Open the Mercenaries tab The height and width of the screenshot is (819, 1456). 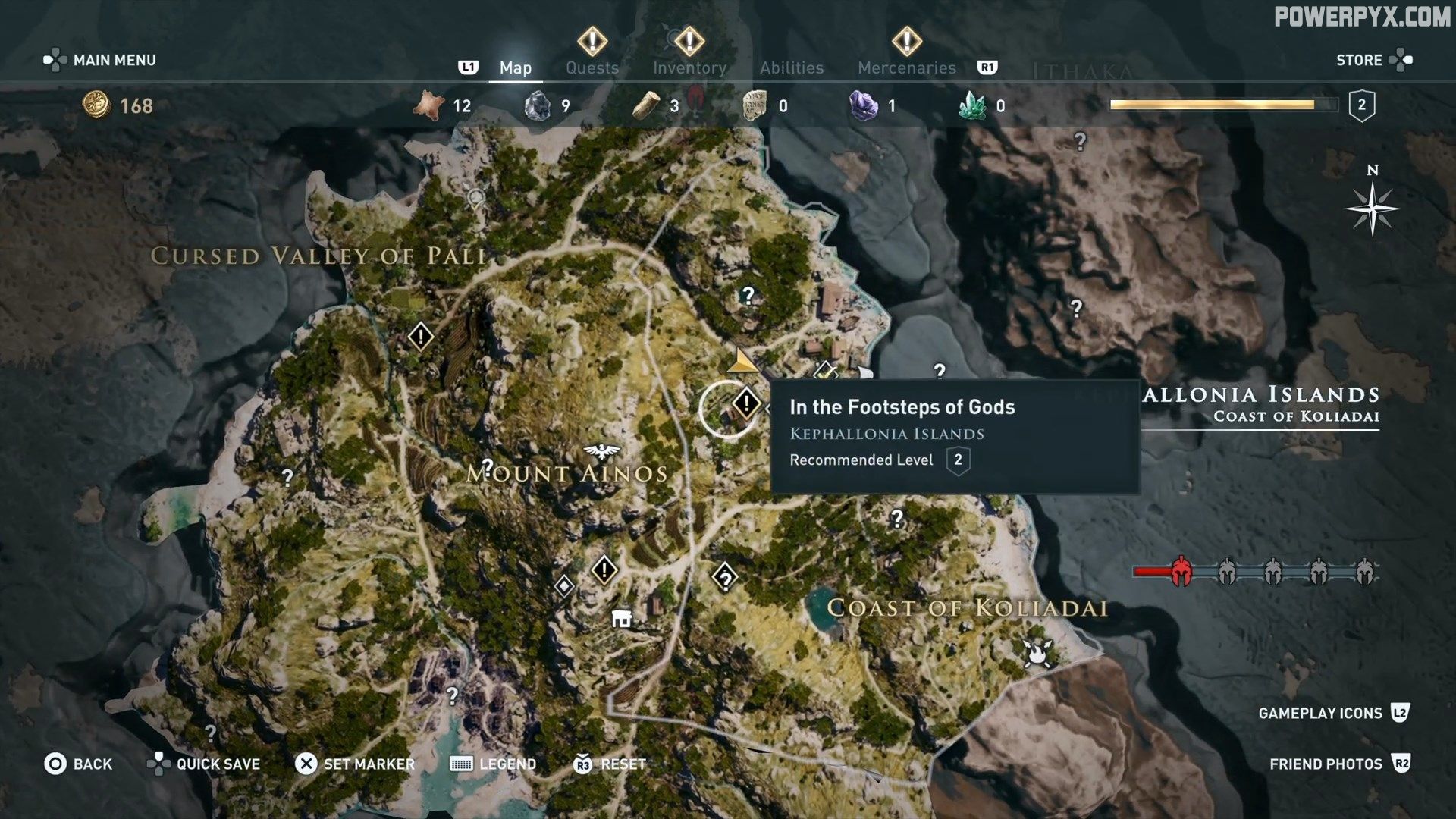(907, 67)
